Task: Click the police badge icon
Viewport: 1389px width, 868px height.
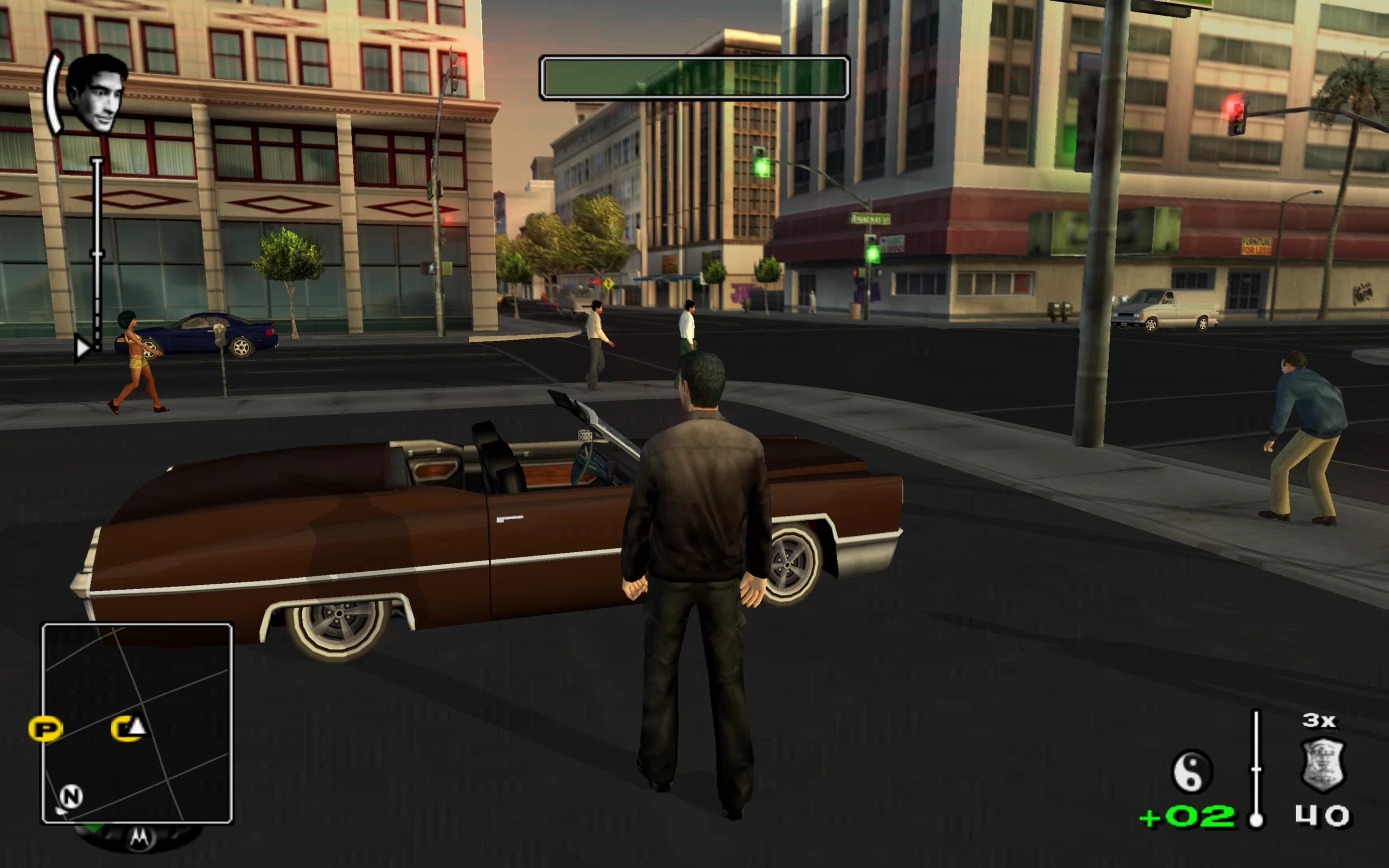Action: click(x=1322, y=765)
